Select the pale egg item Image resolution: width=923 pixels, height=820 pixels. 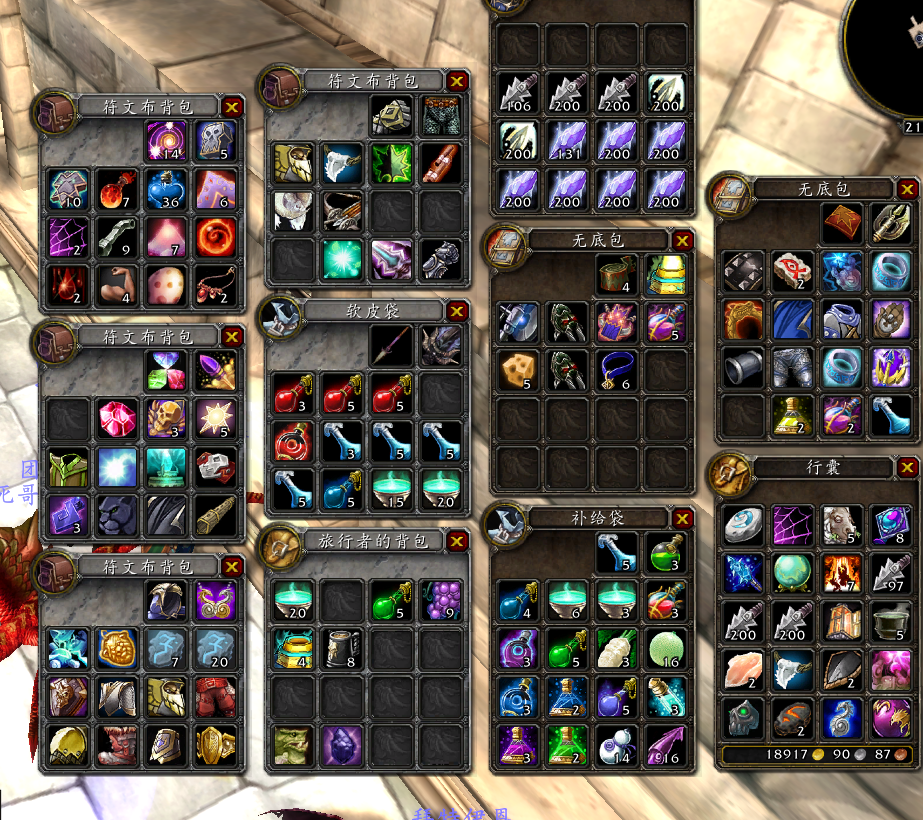[x=165, y=285]
